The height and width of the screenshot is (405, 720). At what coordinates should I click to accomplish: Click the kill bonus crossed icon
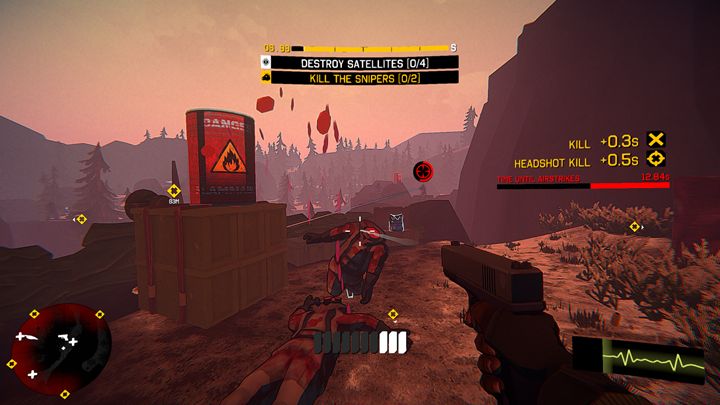pyautogui.click(x=656, y=141)
